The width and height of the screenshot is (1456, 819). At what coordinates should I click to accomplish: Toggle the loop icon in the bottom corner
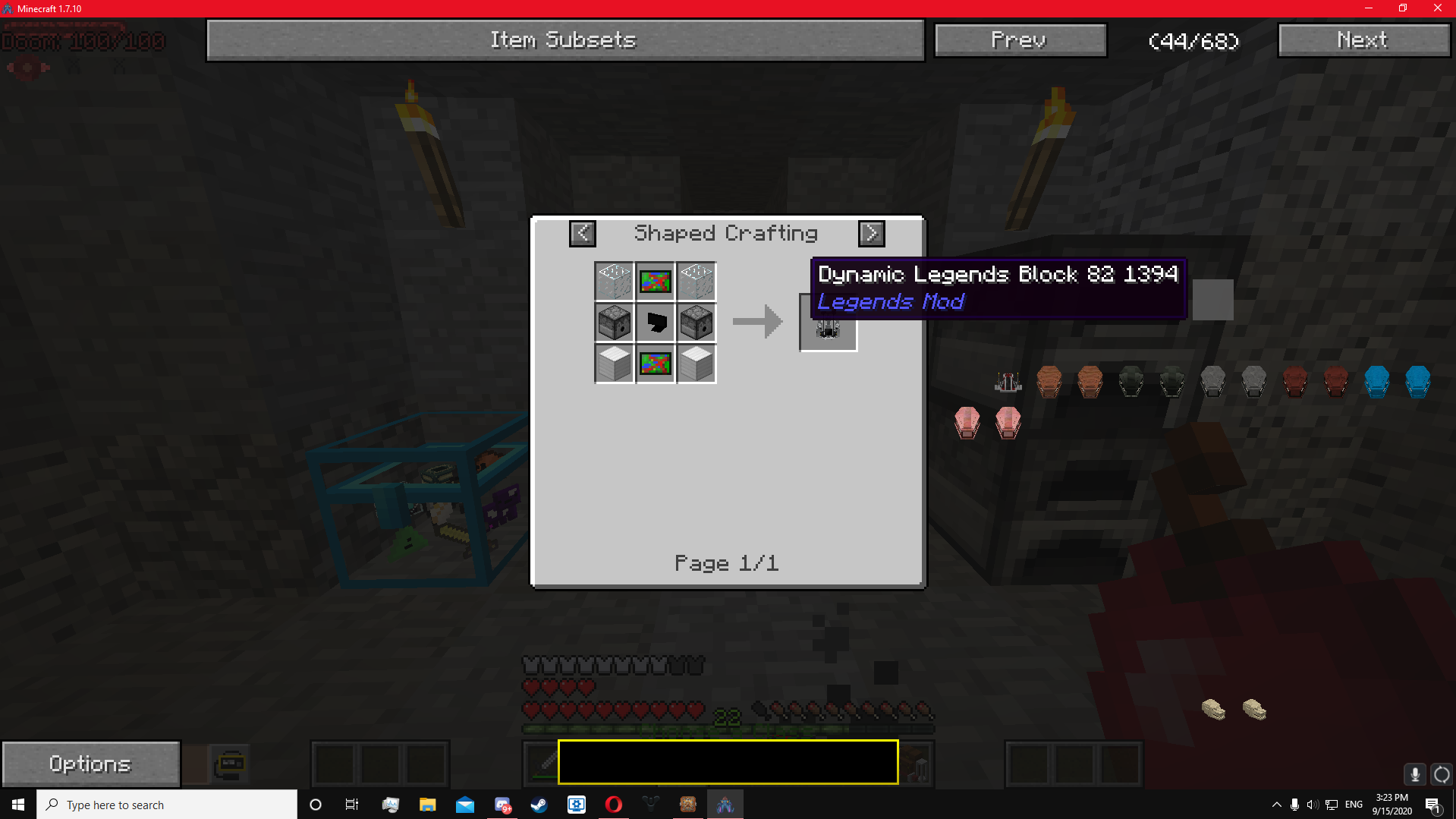pyautogui.click(x=1441, y=774)
